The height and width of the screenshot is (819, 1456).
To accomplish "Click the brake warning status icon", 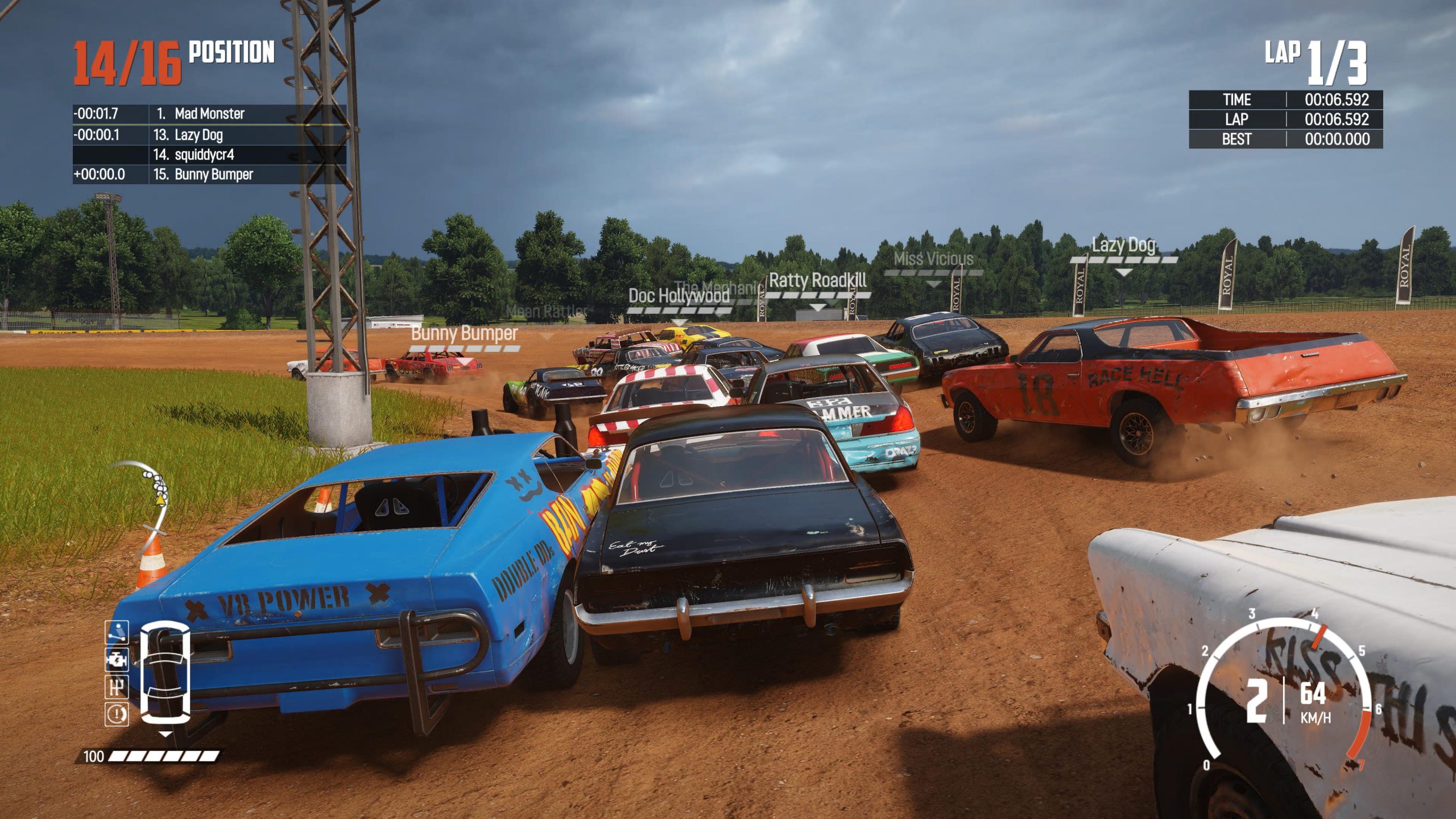I will click(117, 714).
